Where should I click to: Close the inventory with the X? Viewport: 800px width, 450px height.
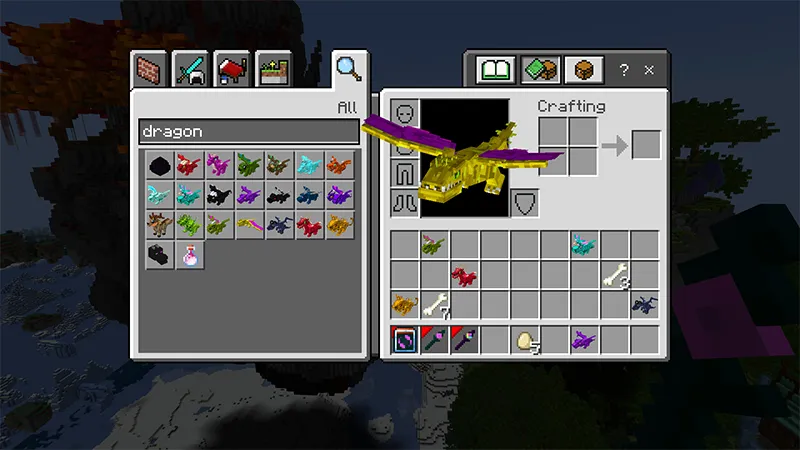click(x=649, y=71)
